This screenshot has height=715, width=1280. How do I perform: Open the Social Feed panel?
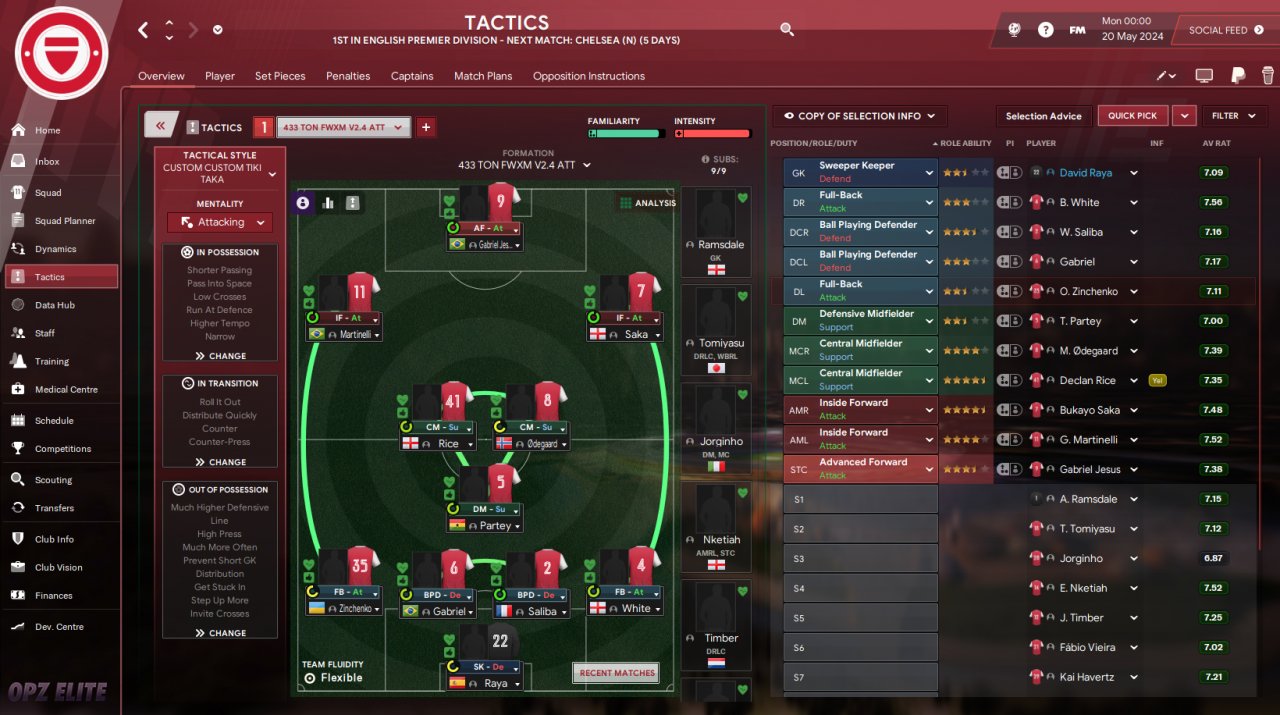point(1224,30)
